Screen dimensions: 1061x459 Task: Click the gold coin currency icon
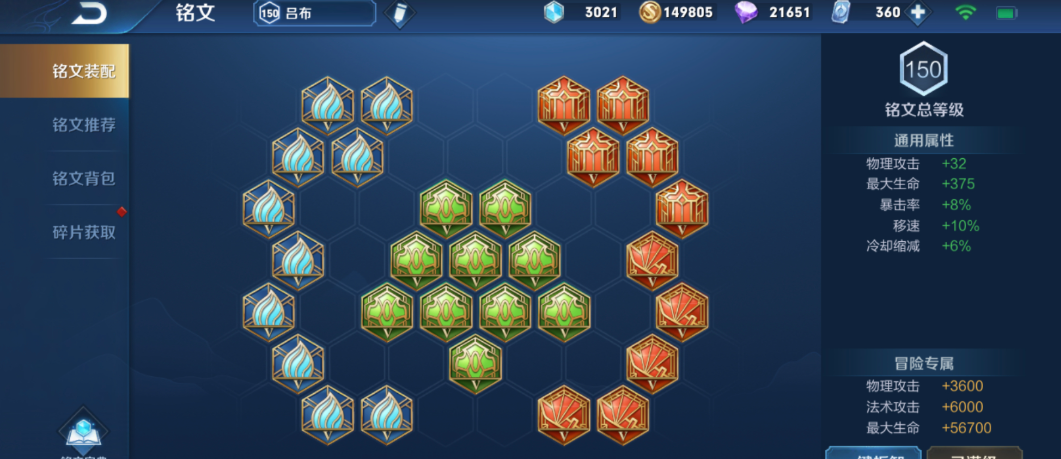pos(650,13)
